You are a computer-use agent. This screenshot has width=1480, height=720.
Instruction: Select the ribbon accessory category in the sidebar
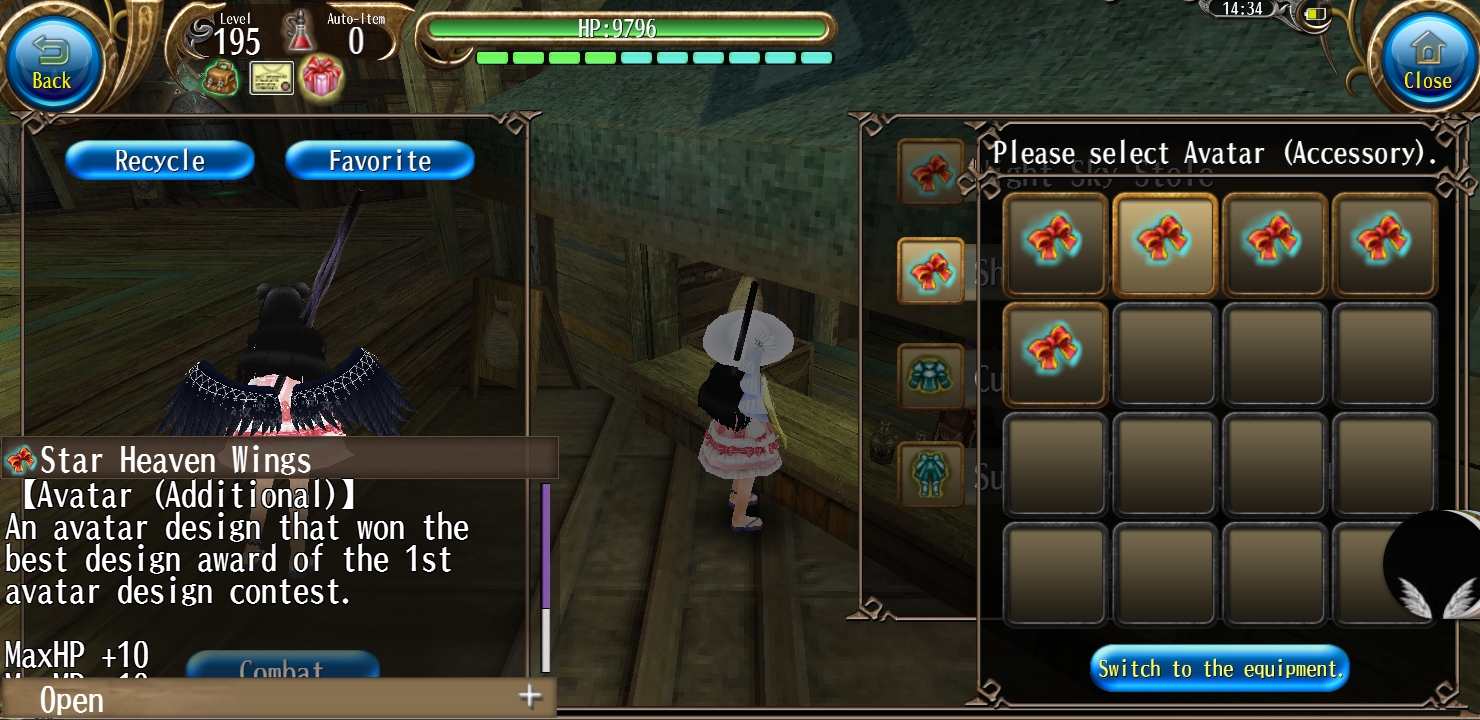click(931, 270)
